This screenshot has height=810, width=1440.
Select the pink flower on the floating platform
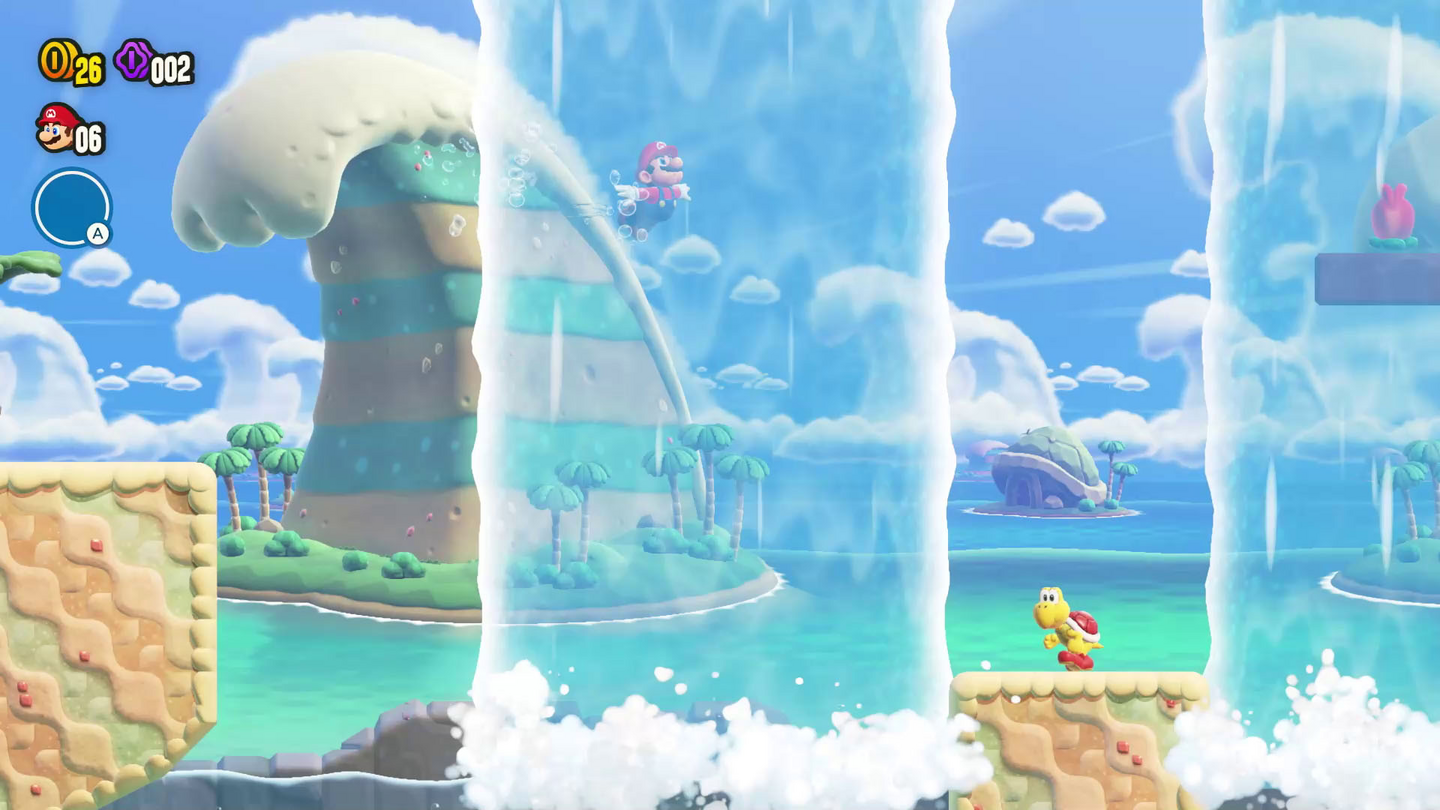[1392, 210]
